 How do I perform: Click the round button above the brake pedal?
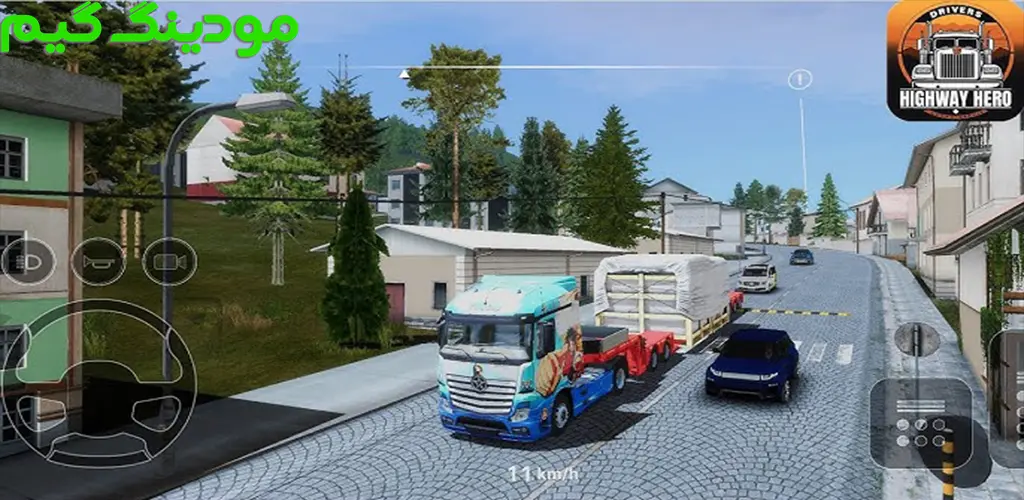(x=916, y=340)
